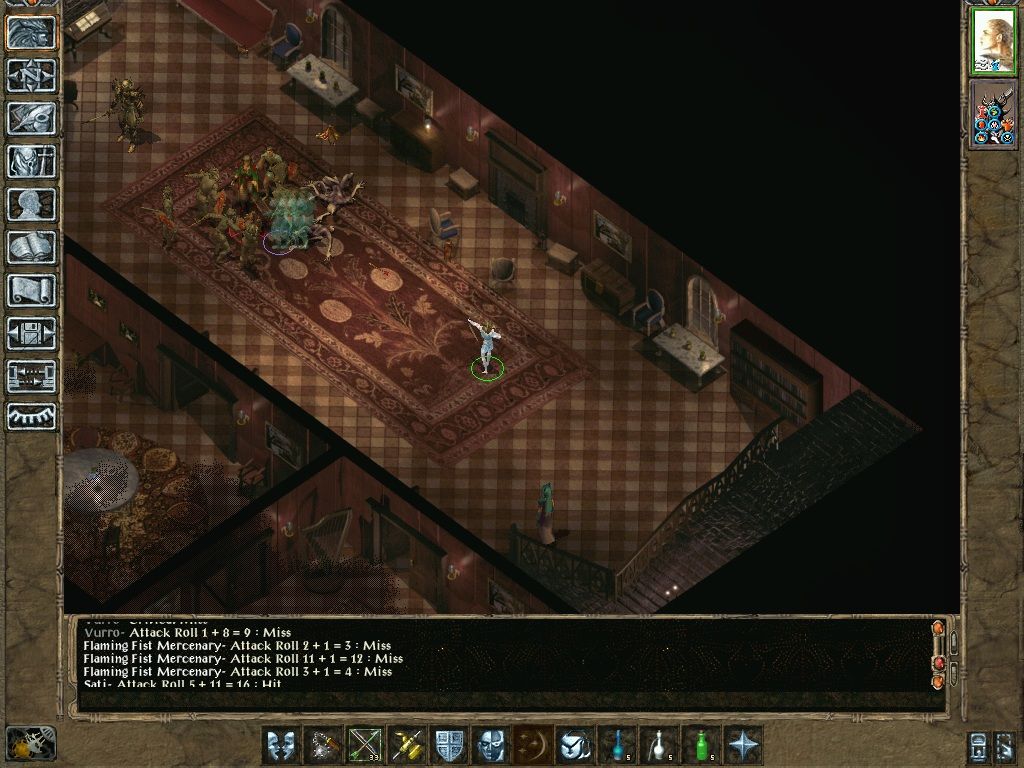Open the journal with the quill button
The image size is (1024, 768).
pos(31,118)
